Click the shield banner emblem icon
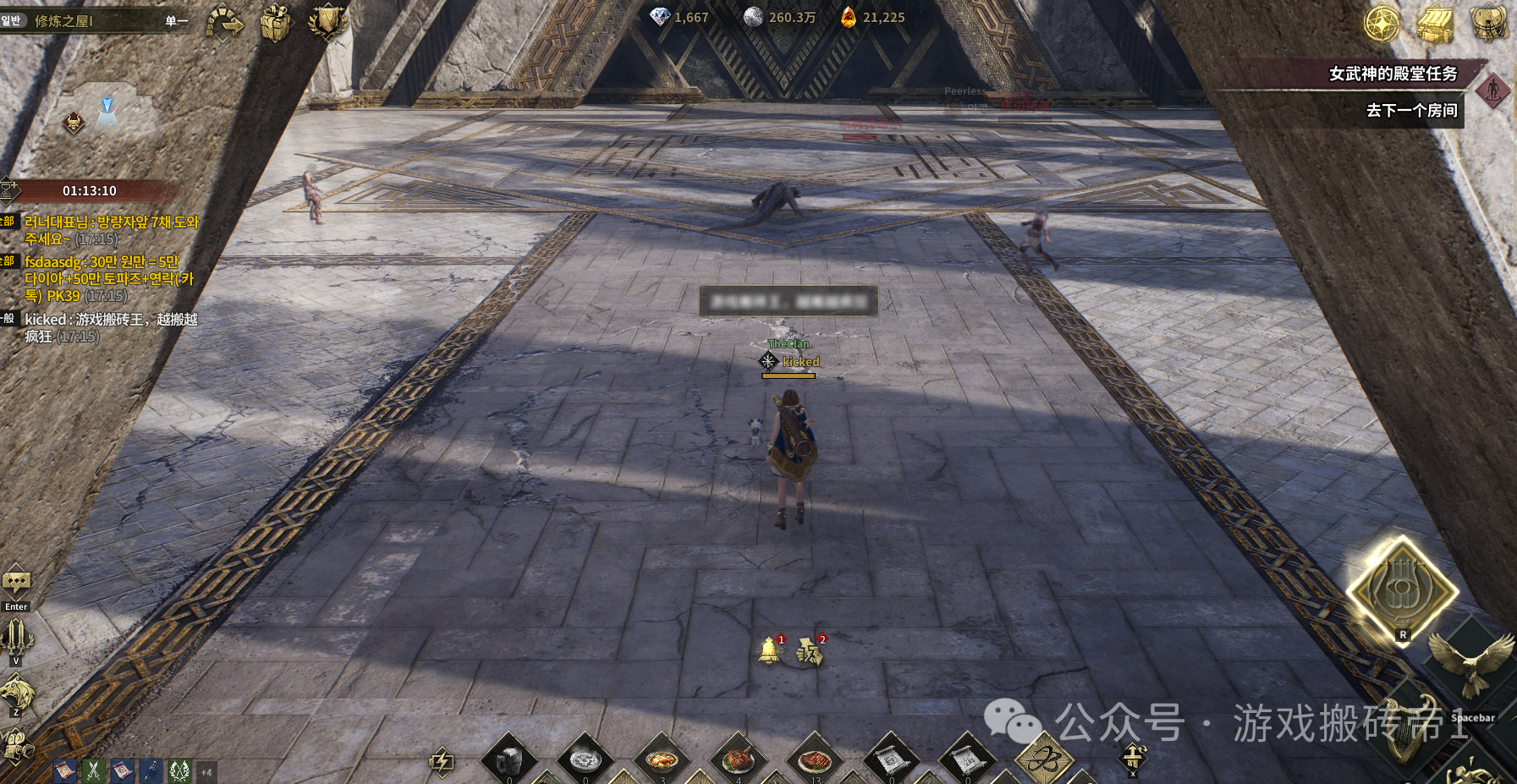 [327, 22]
